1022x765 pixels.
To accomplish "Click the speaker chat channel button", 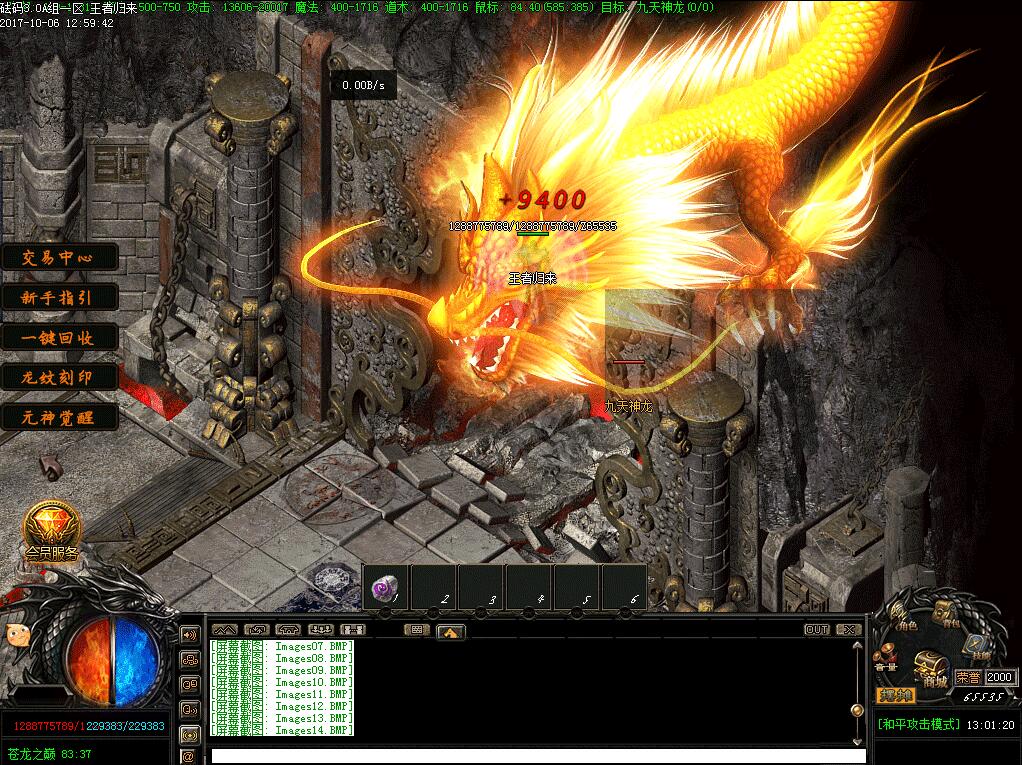I will [189, 634].
